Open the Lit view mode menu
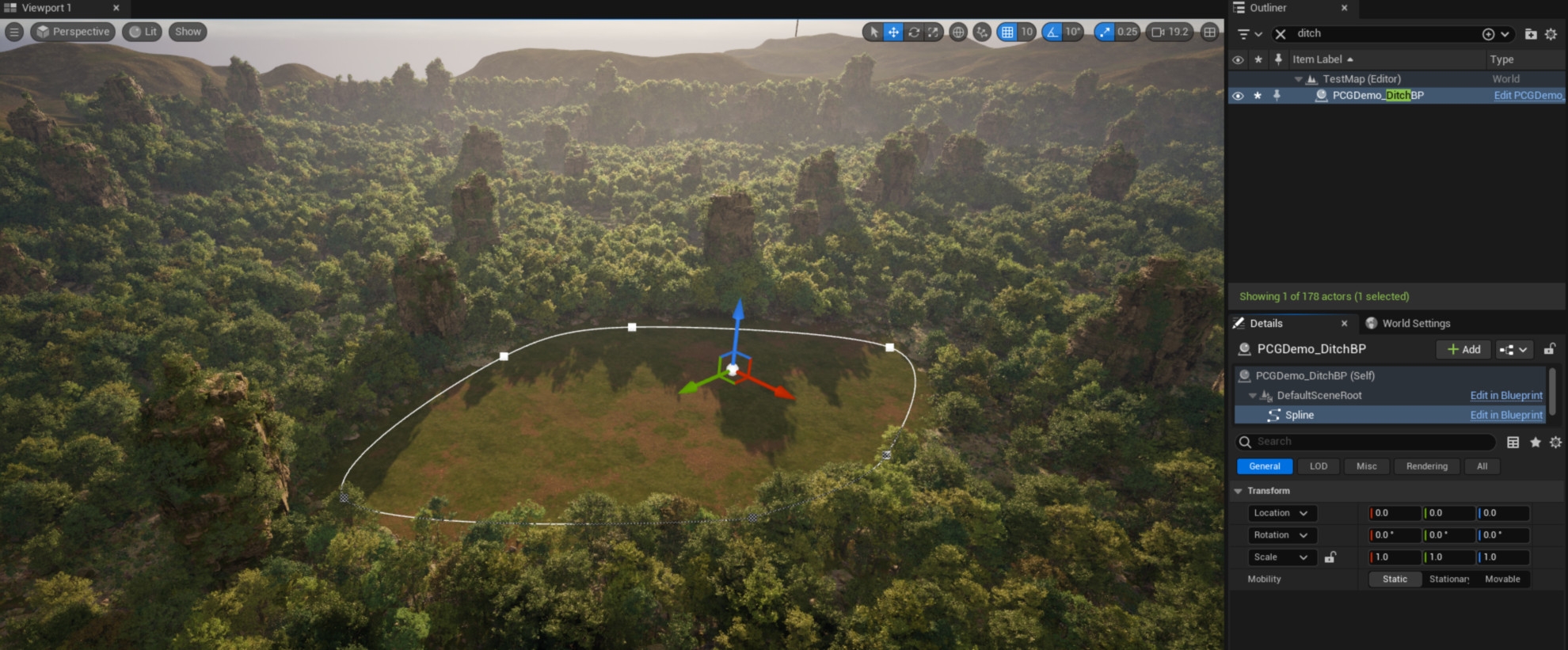Image resolution: width=1568 pixels, height=650 pixels. point(143,32)
